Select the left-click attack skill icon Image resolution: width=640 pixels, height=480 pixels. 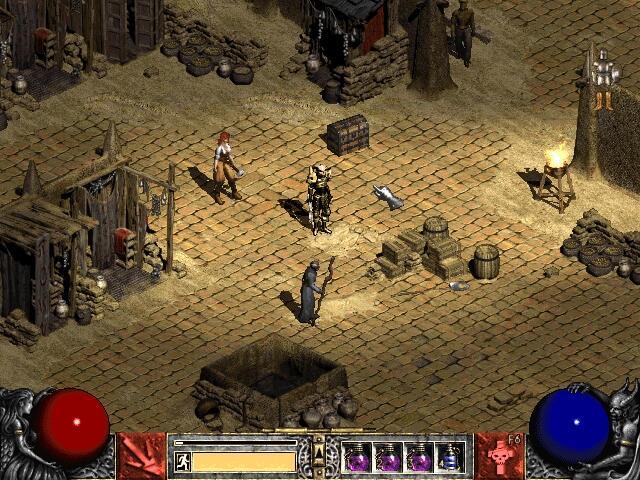[x=141, y=456]
